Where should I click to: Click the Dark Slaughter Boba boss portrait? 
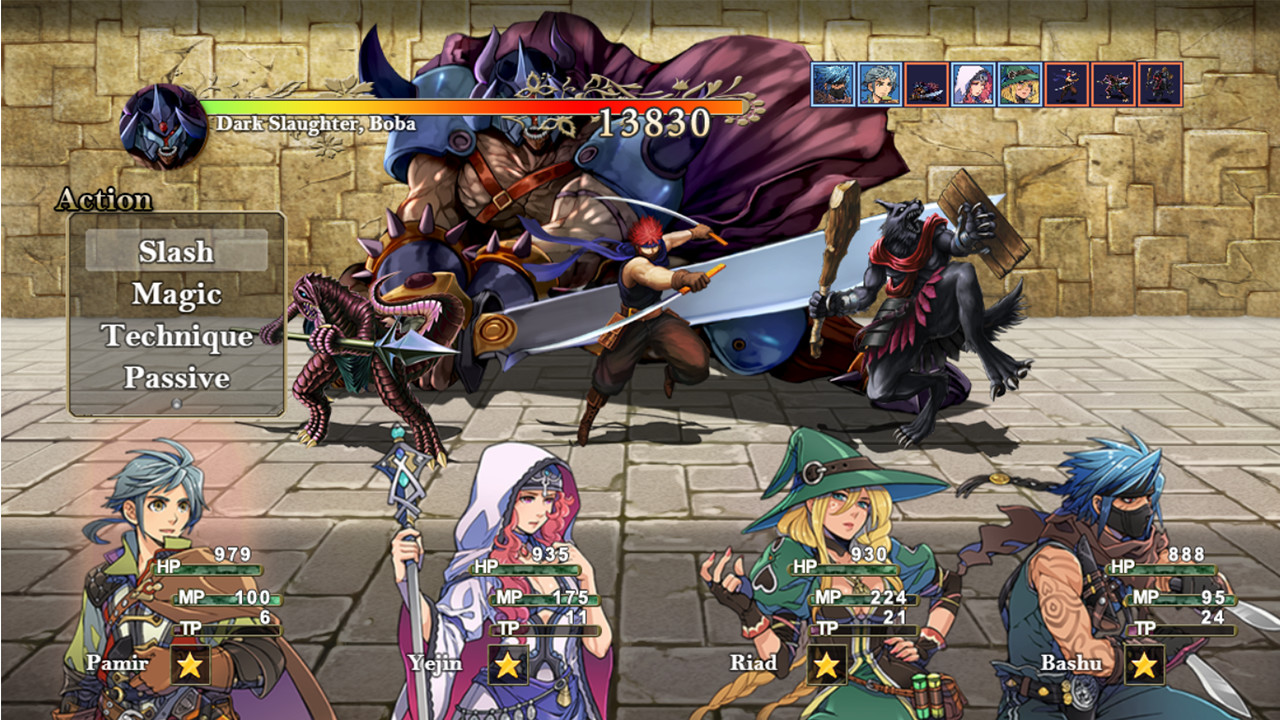(x=163, y=126)
